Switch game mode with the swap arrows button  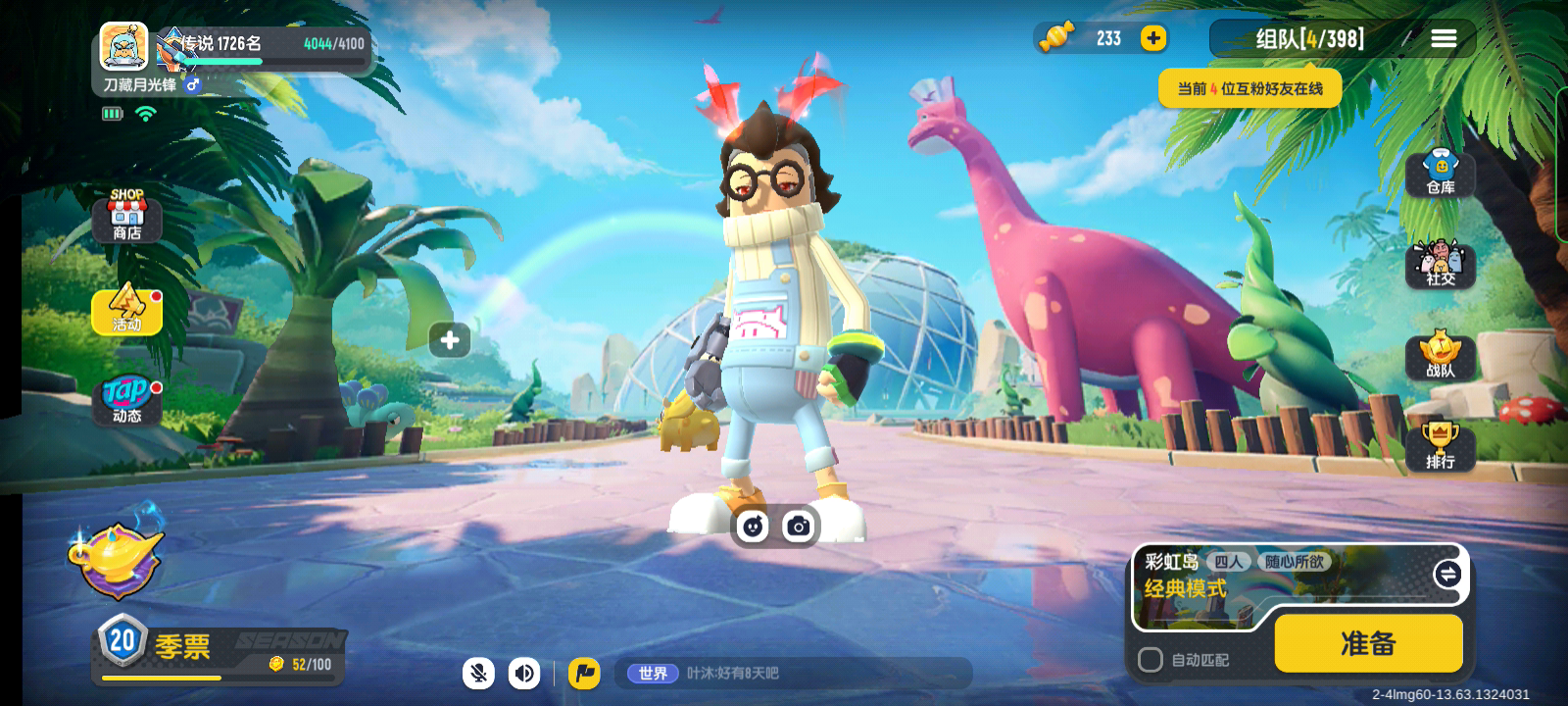pyautogui.click(x=1447, y=575)
